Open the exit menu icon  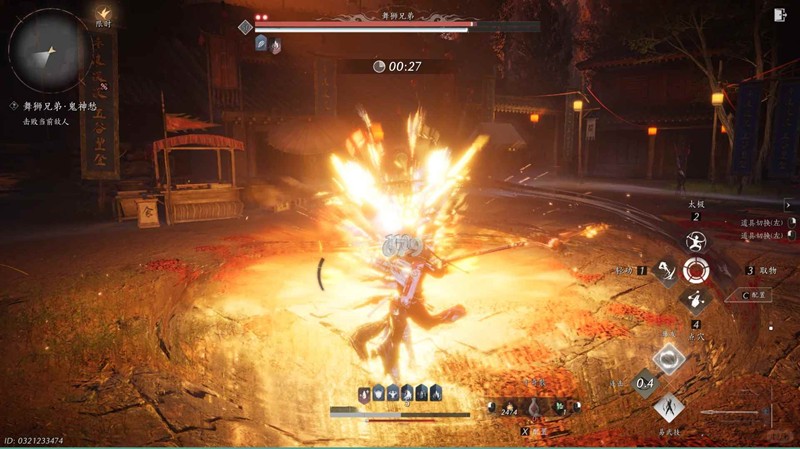tap(780, 15)
